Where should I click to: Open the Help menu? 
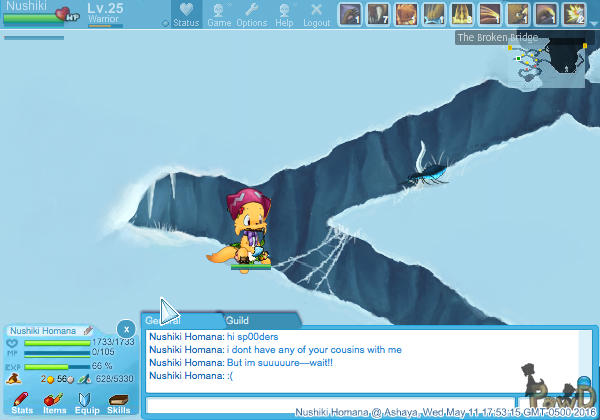click(284, 14)
